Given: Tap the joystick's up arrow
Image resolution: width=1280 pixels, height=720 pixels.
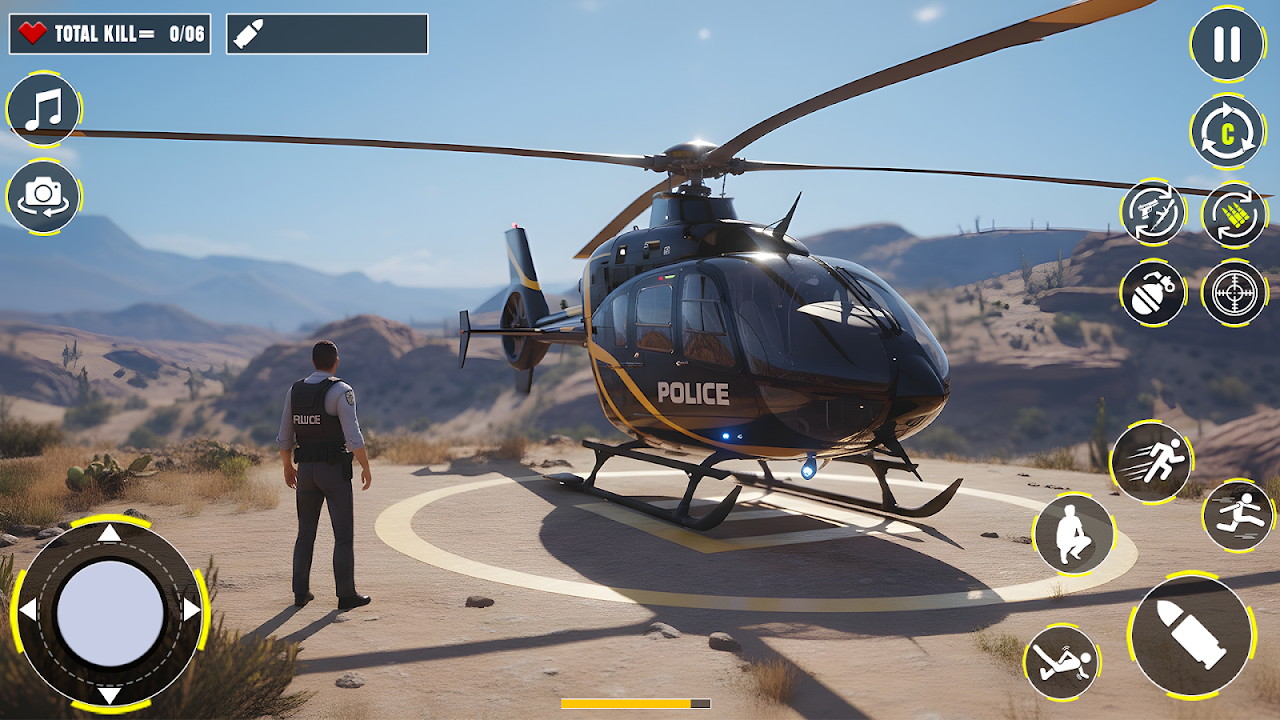Looking at the screenshot, I should [x=109, y=533].
